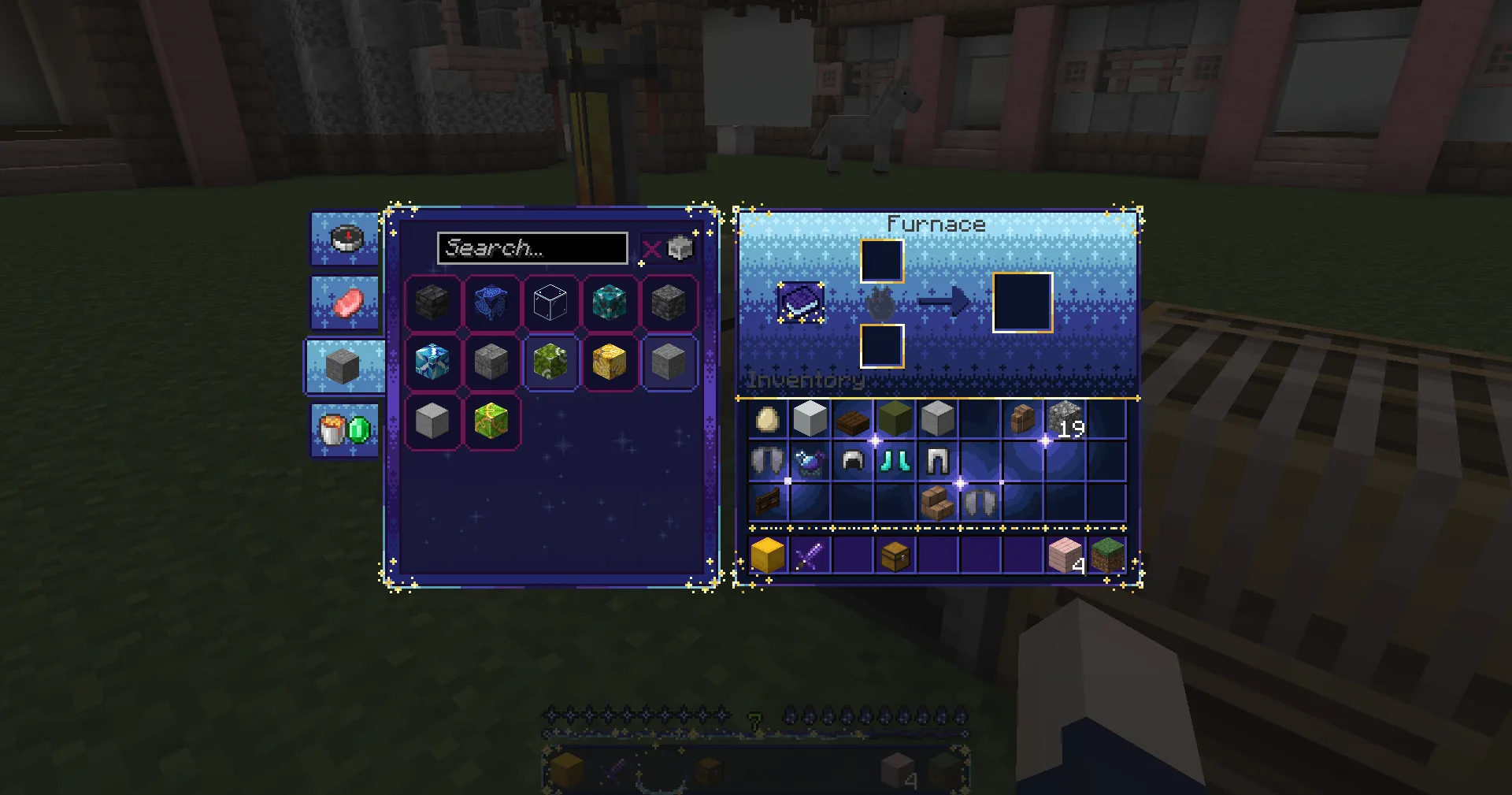
Task: Clear the search with the pink X
Action: point(651,248)
